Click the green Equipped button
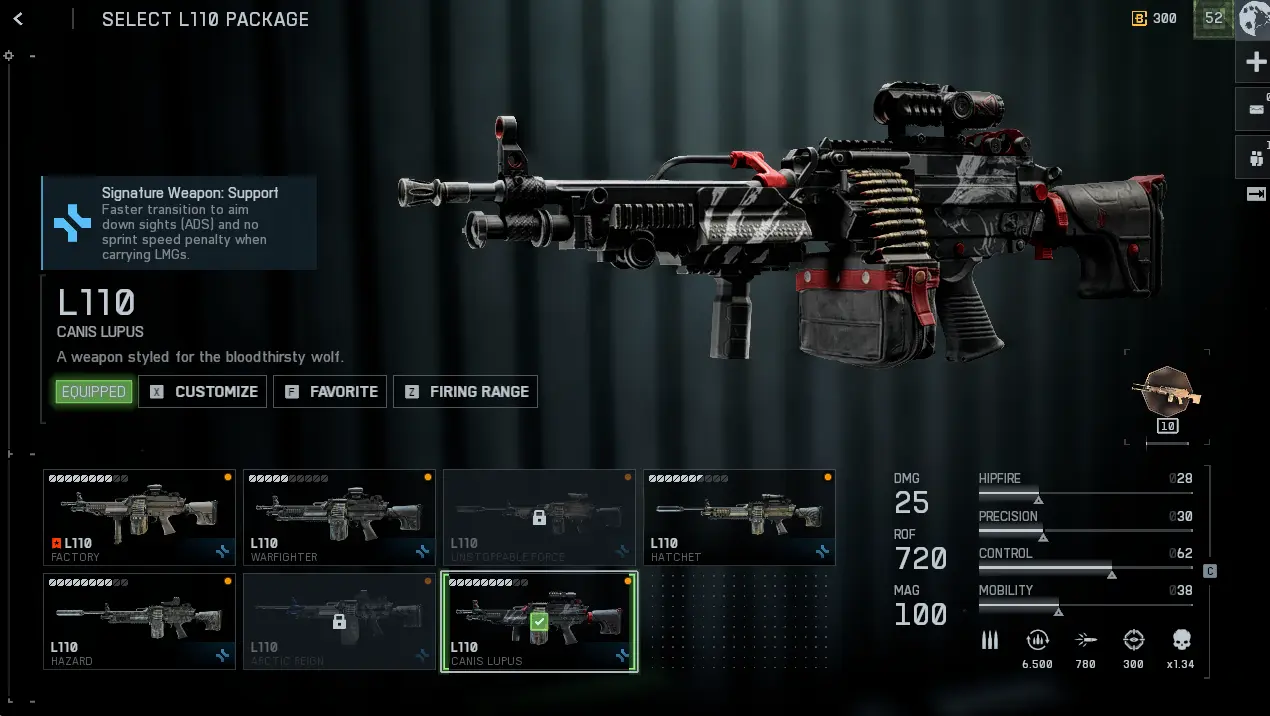Viewport: 1270px width, 716px height. (94, 392)
